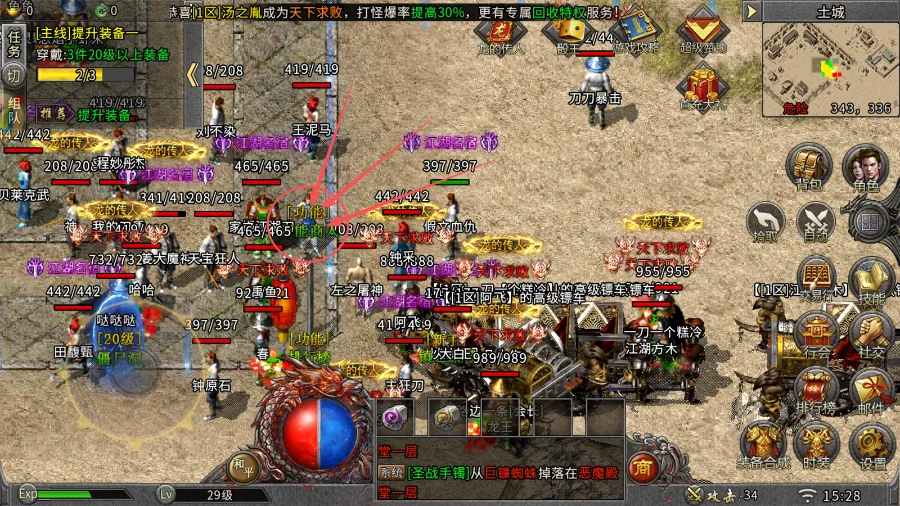The height and width of the screenshot is (506, 900).
Task: Open the 超级赞助 sponsorship icon
Action: [703, 28]
